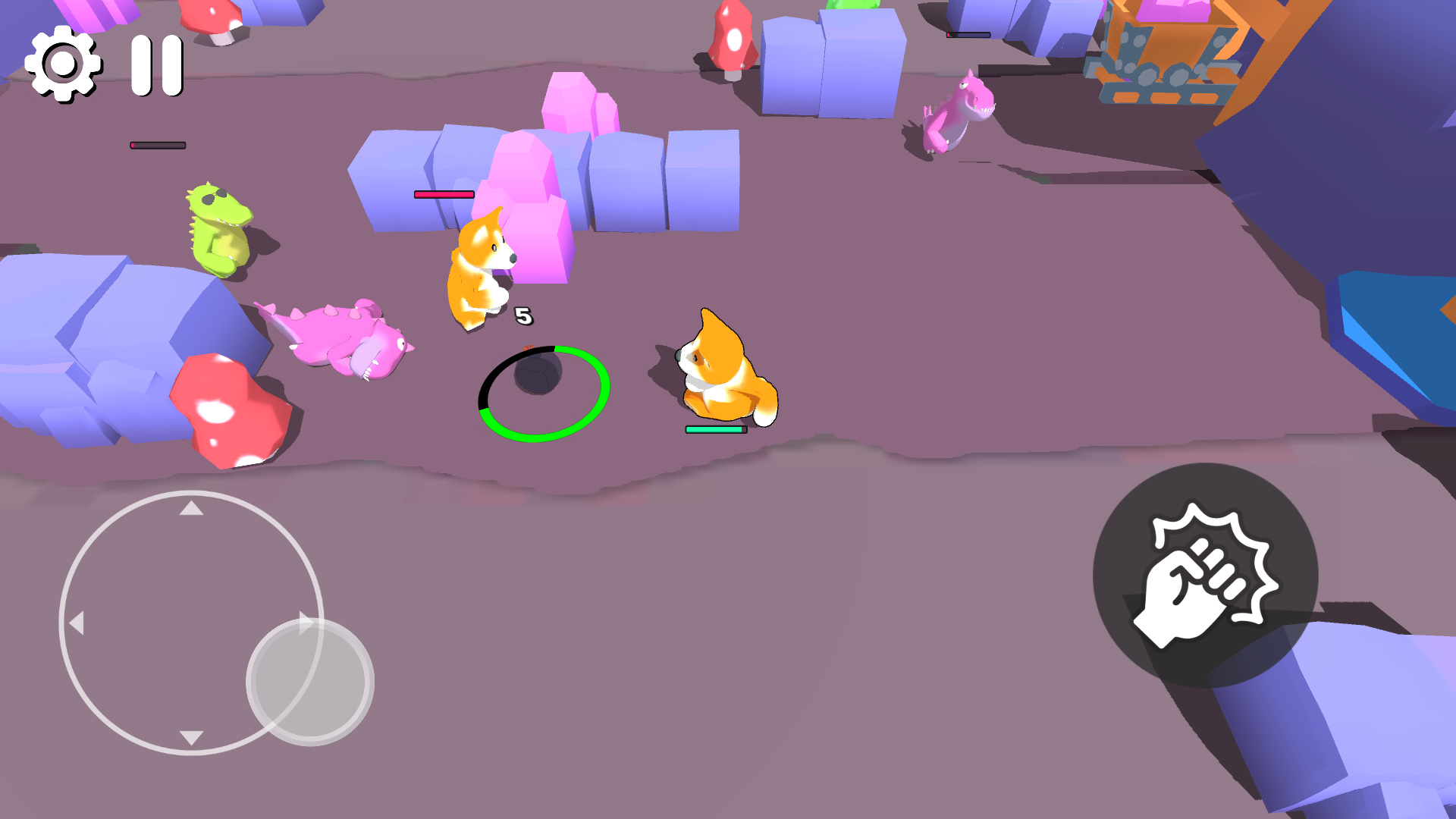This screenshot has height=819, width=1456.
Task: Tap the green dinosaur creature
Action: click(216, 227)
